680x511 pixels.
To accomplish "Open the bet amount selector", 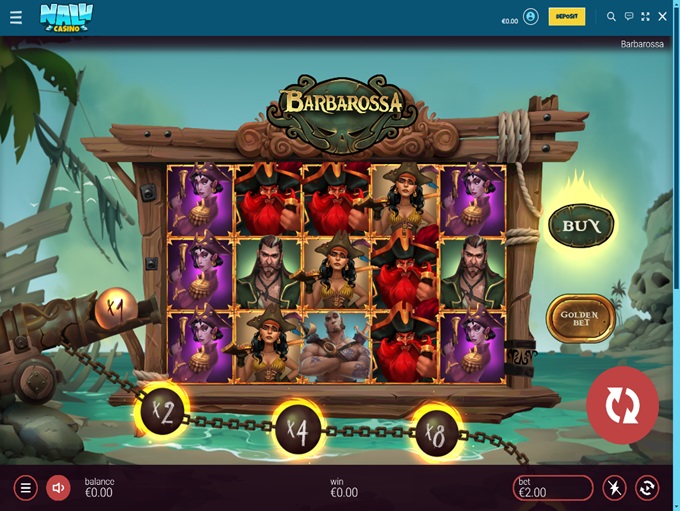I will click(553, 488).
